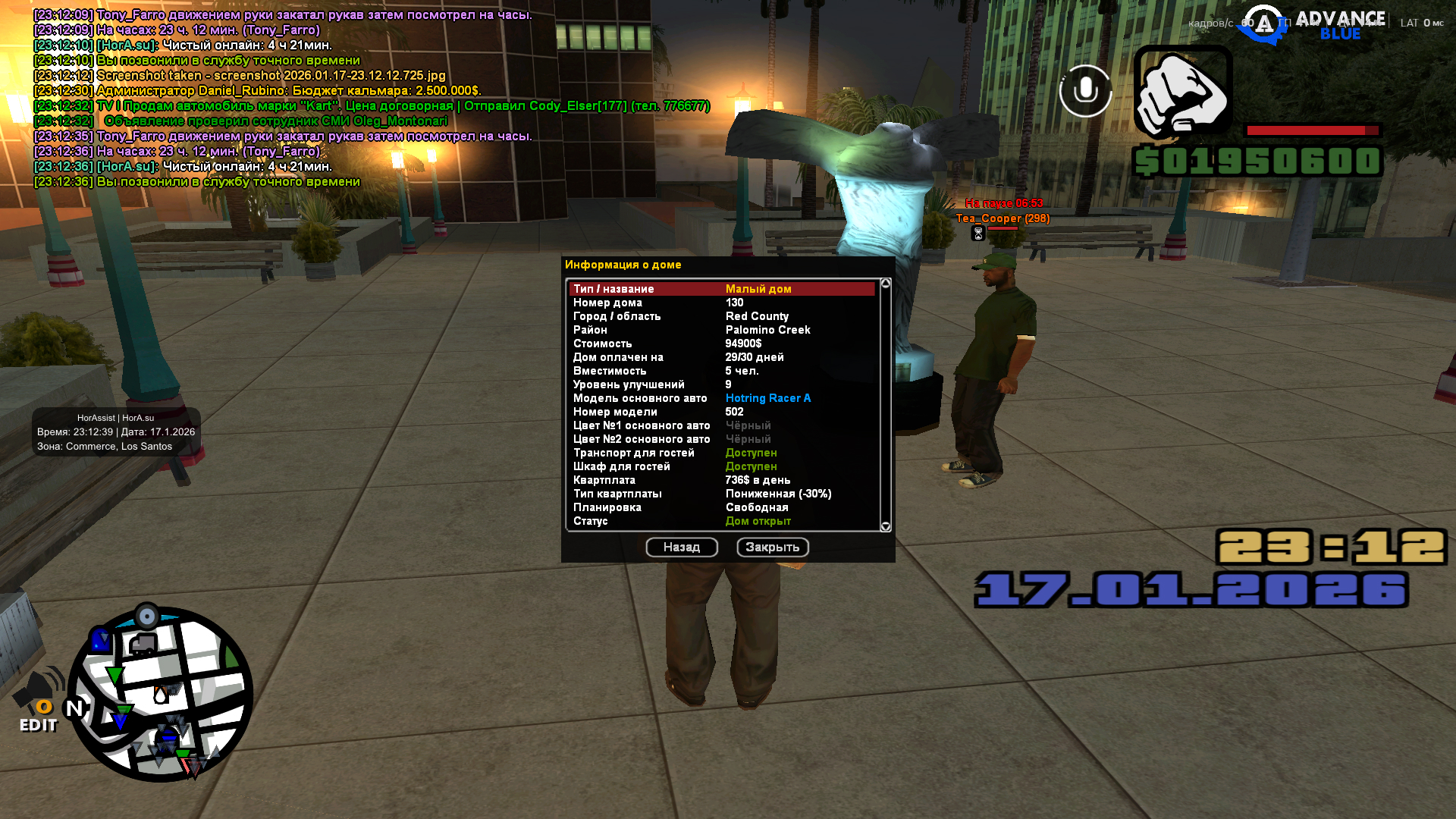The width and height of the screenshot is (1456, 819).
Task: Select the Номер дома row
Action: coord(722,303)
